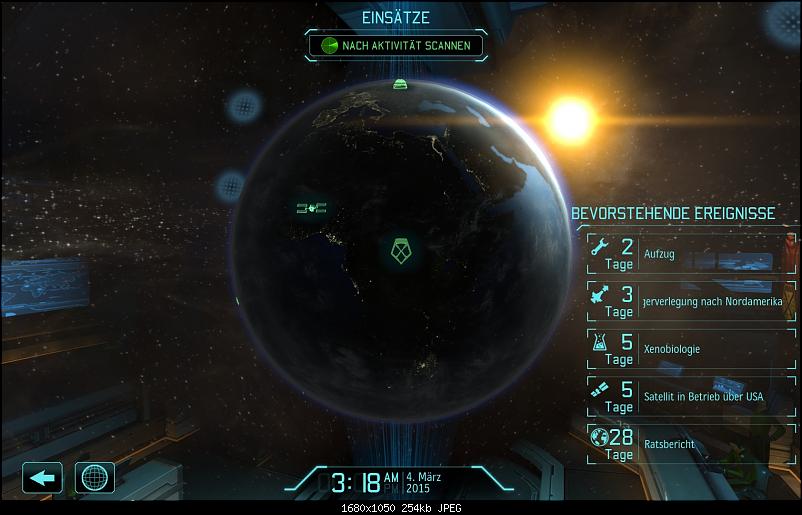
Task: Open the Xenobiologie research event
Action: click(x=684, y=349)
